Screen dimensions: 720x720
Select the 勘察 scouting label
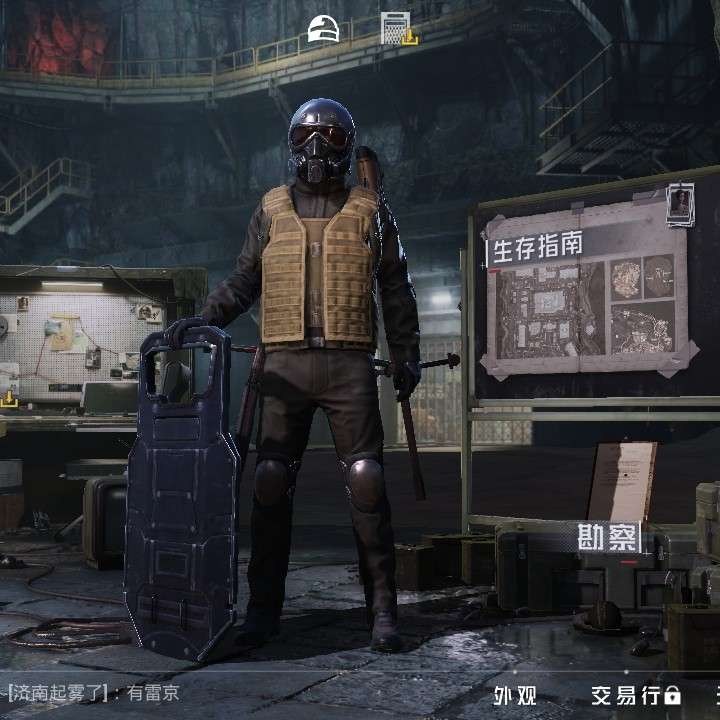click(x=608, y=538)
